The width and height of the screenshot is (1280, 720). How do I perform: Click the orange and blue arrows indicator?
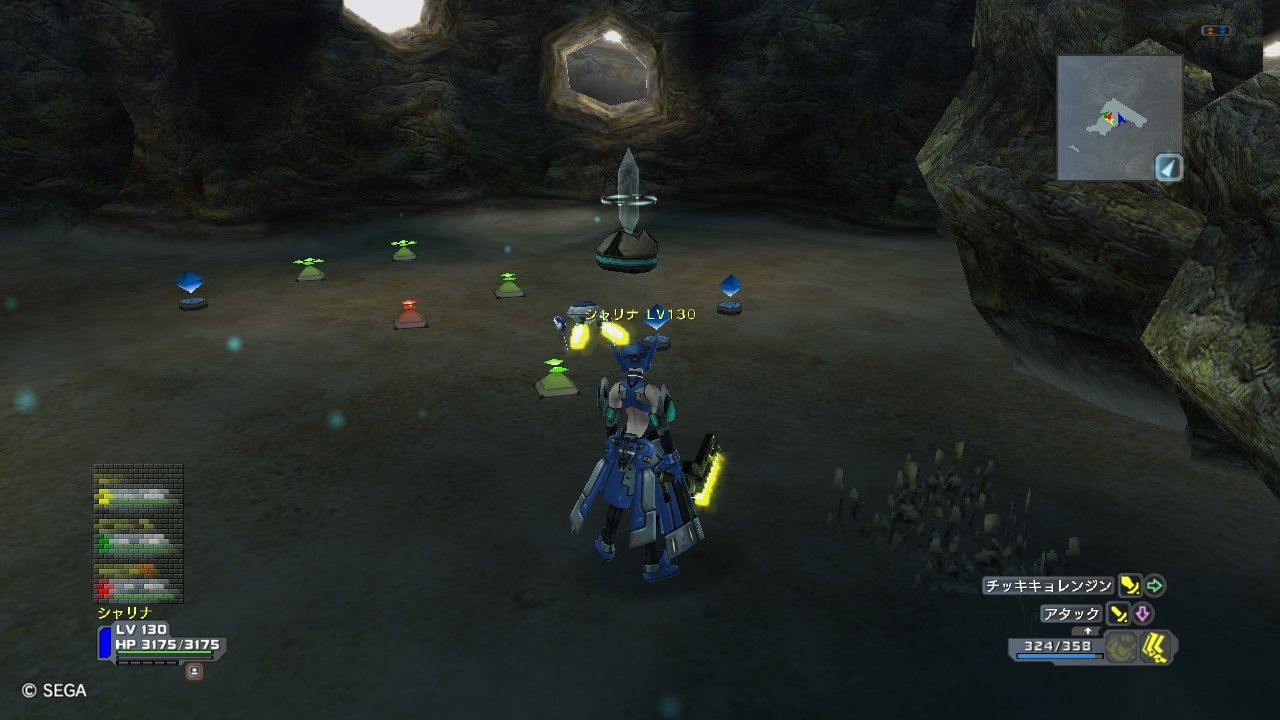pyautogui.click(x=1216, y=31)
